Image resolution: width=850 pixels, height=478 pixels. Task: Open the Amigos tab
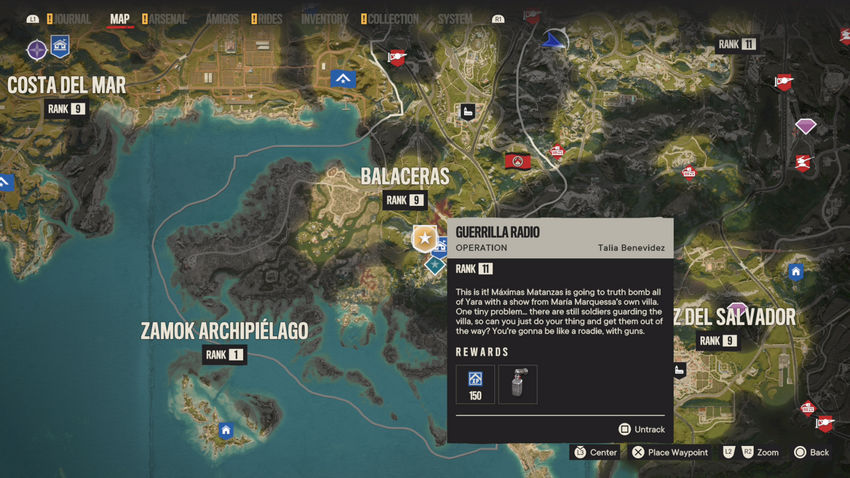click(222, 18)
